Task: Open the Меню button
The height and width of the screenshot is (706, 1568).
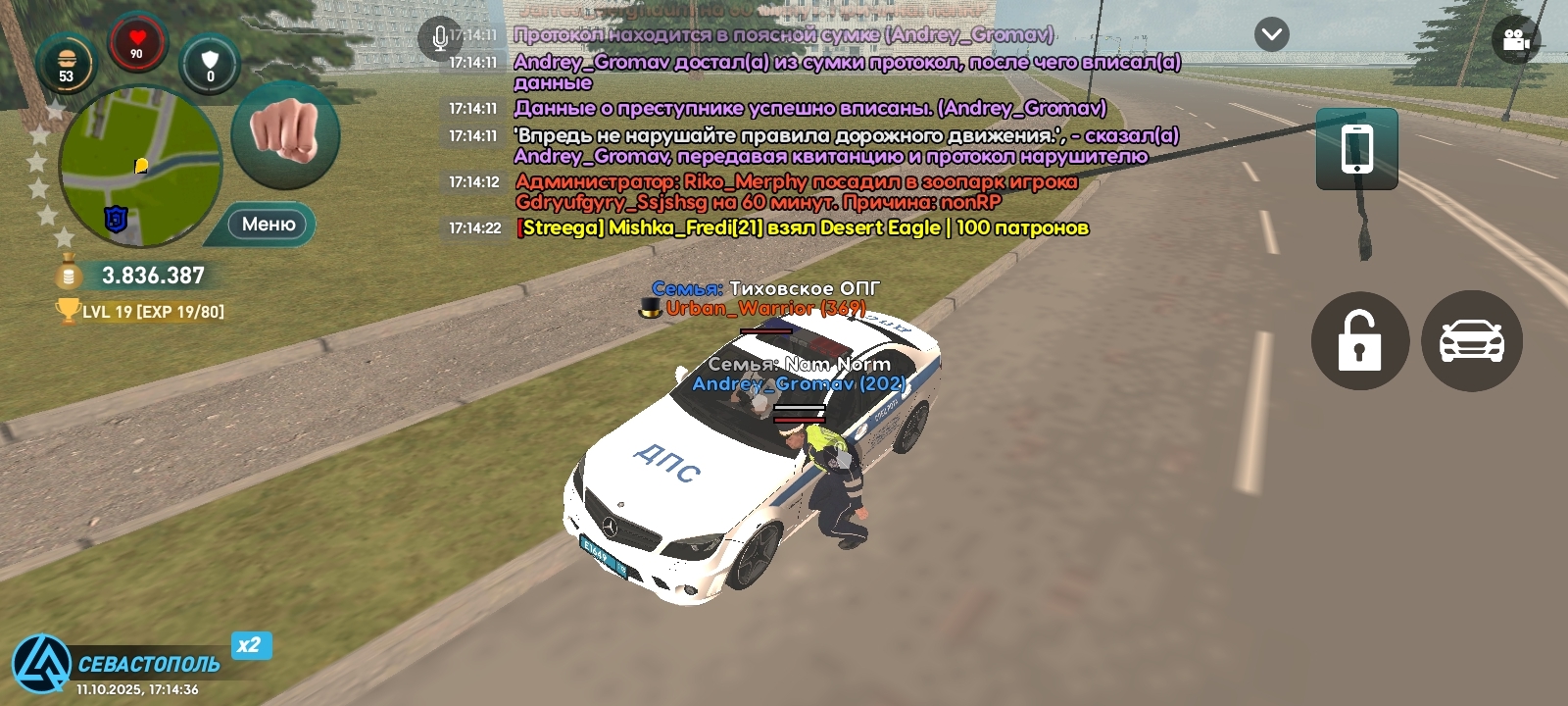Action: [268, 225]
